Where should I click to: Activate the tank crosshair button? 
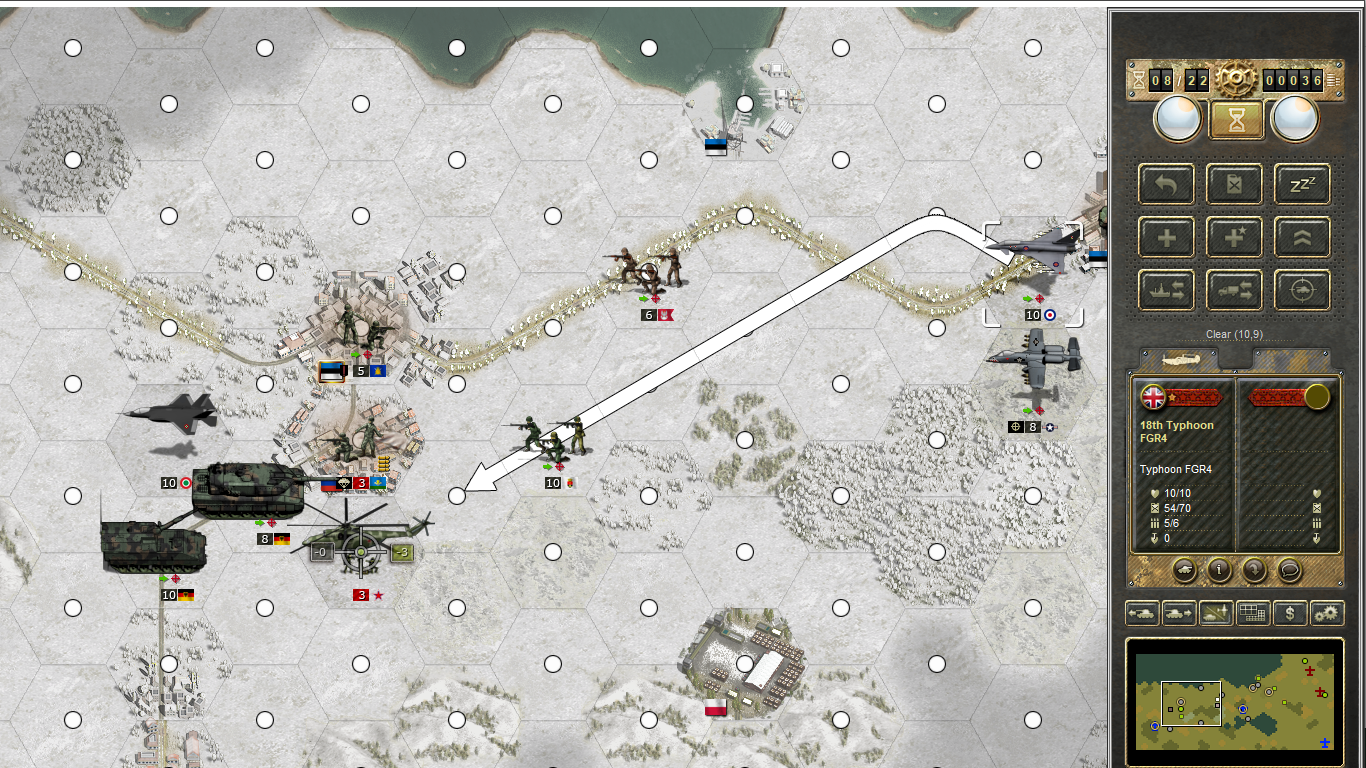click(x=1301, y=290)
